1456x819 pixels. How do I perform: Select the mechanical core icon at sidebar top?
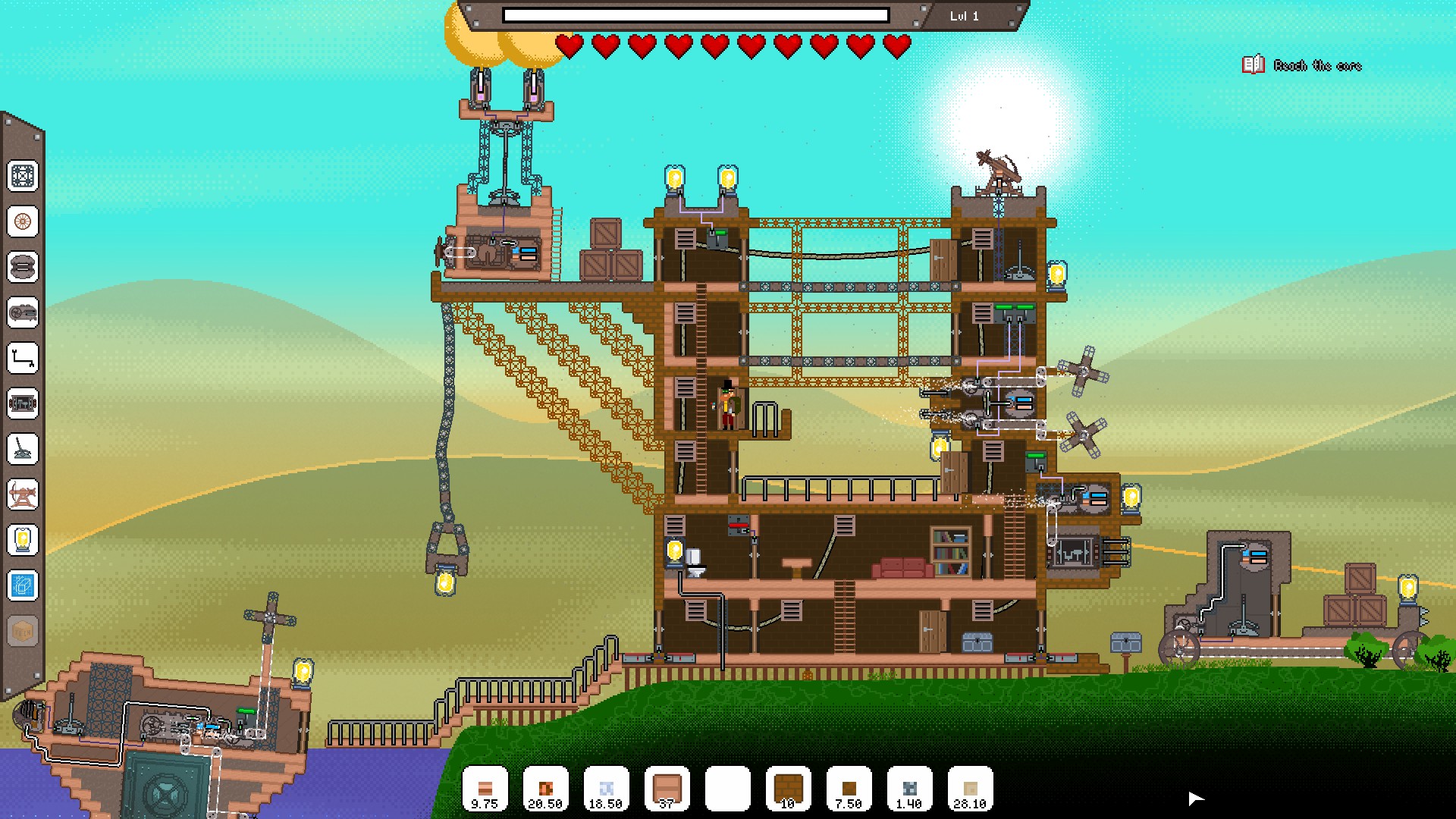coord(24,177)
